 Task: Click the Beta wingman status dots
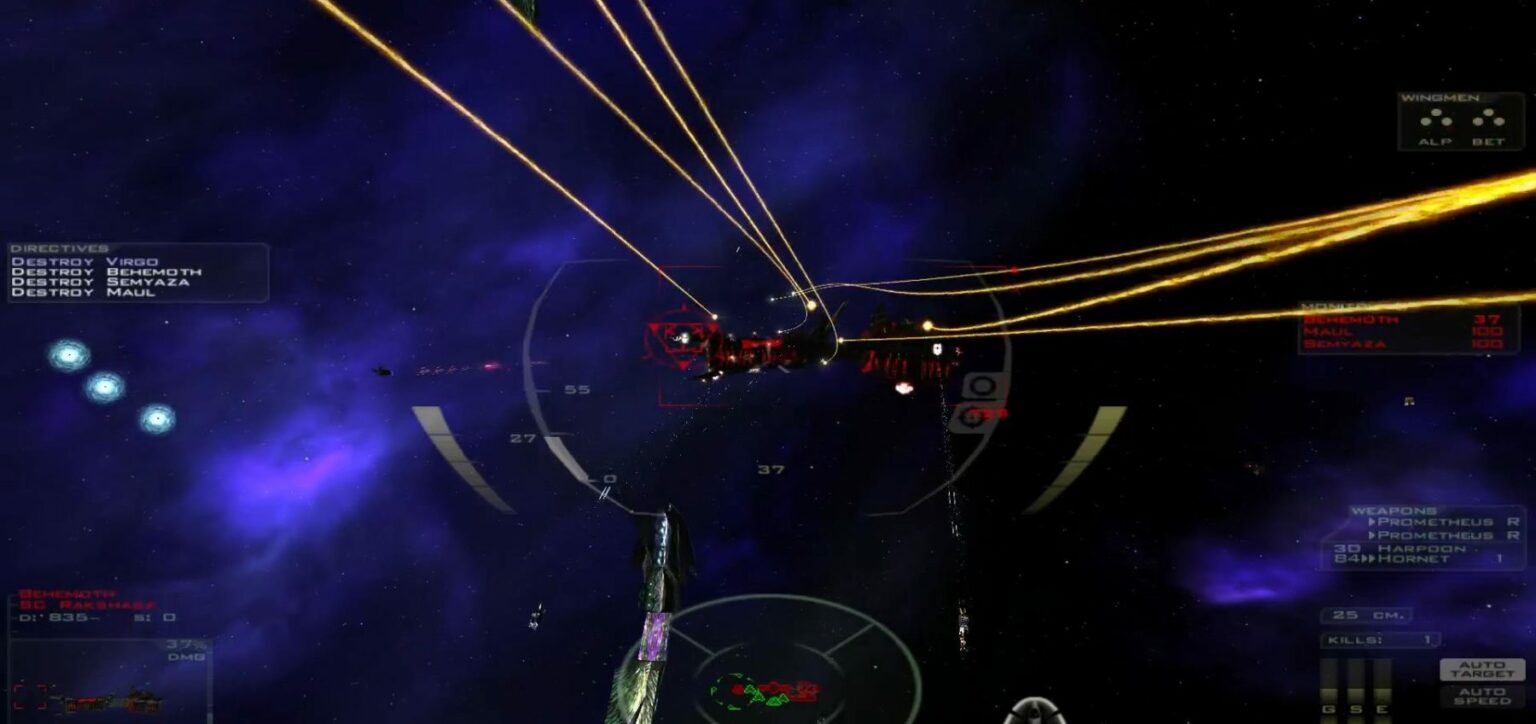coord(1489,119)
